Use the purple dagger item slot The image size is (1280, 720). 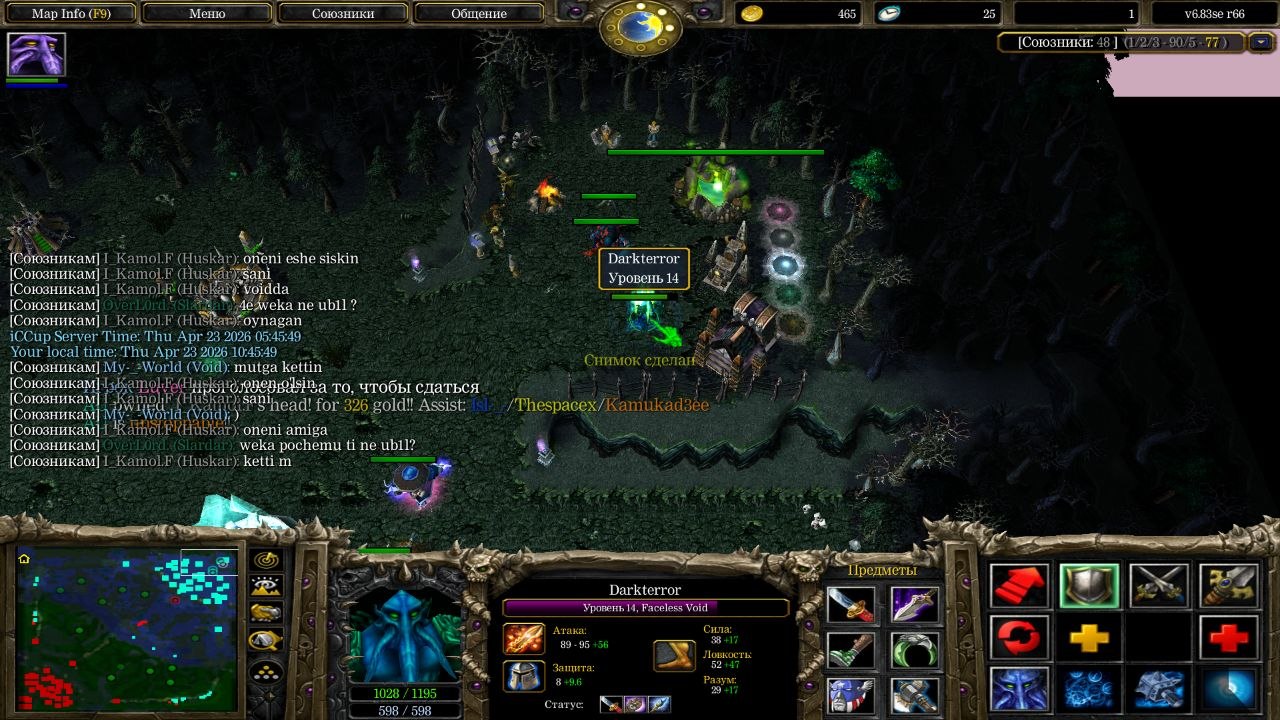(915, 605)
